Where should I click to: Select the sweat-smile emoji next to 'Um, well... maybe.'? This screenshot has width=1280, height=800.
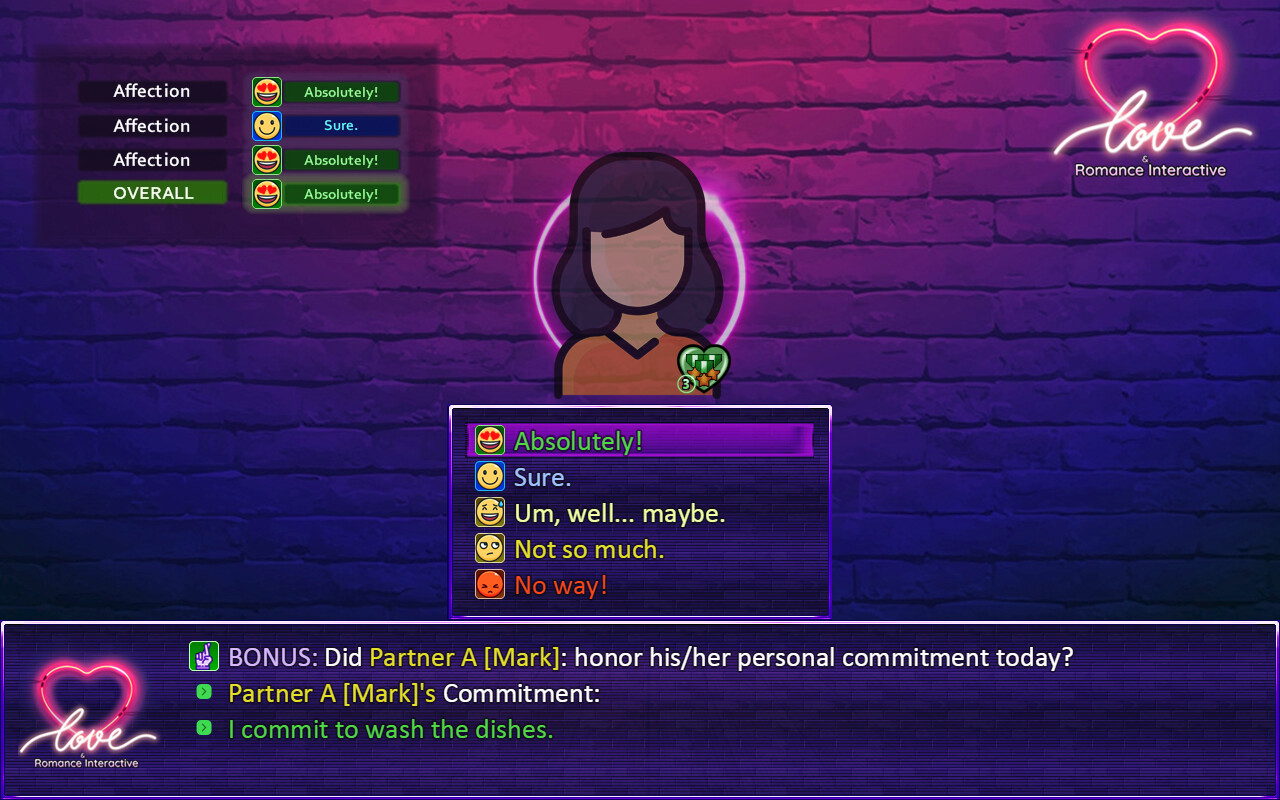490,512
